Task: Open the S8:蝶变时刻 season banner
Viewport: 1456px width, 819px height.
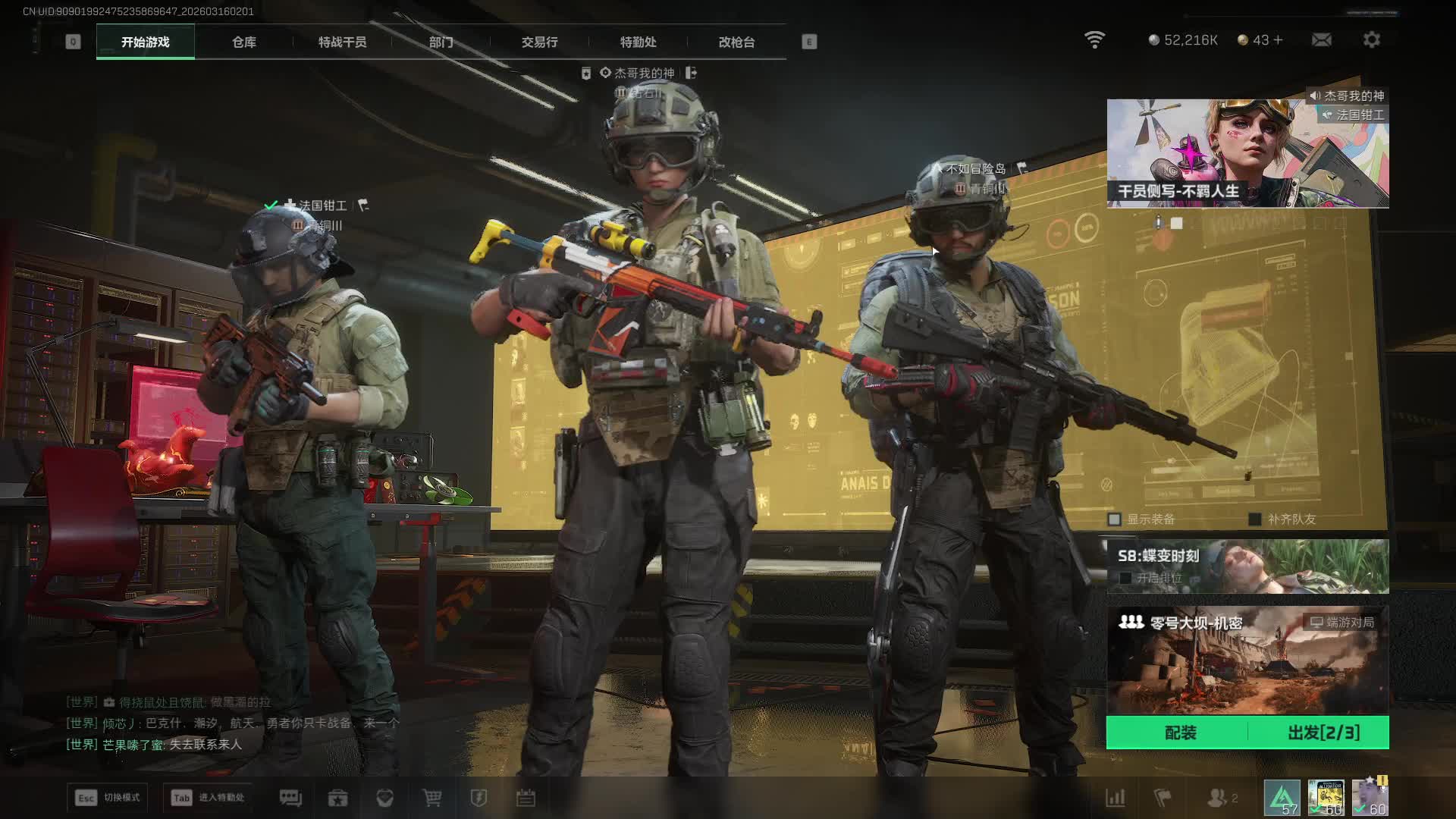Action: coord(1247,566)
